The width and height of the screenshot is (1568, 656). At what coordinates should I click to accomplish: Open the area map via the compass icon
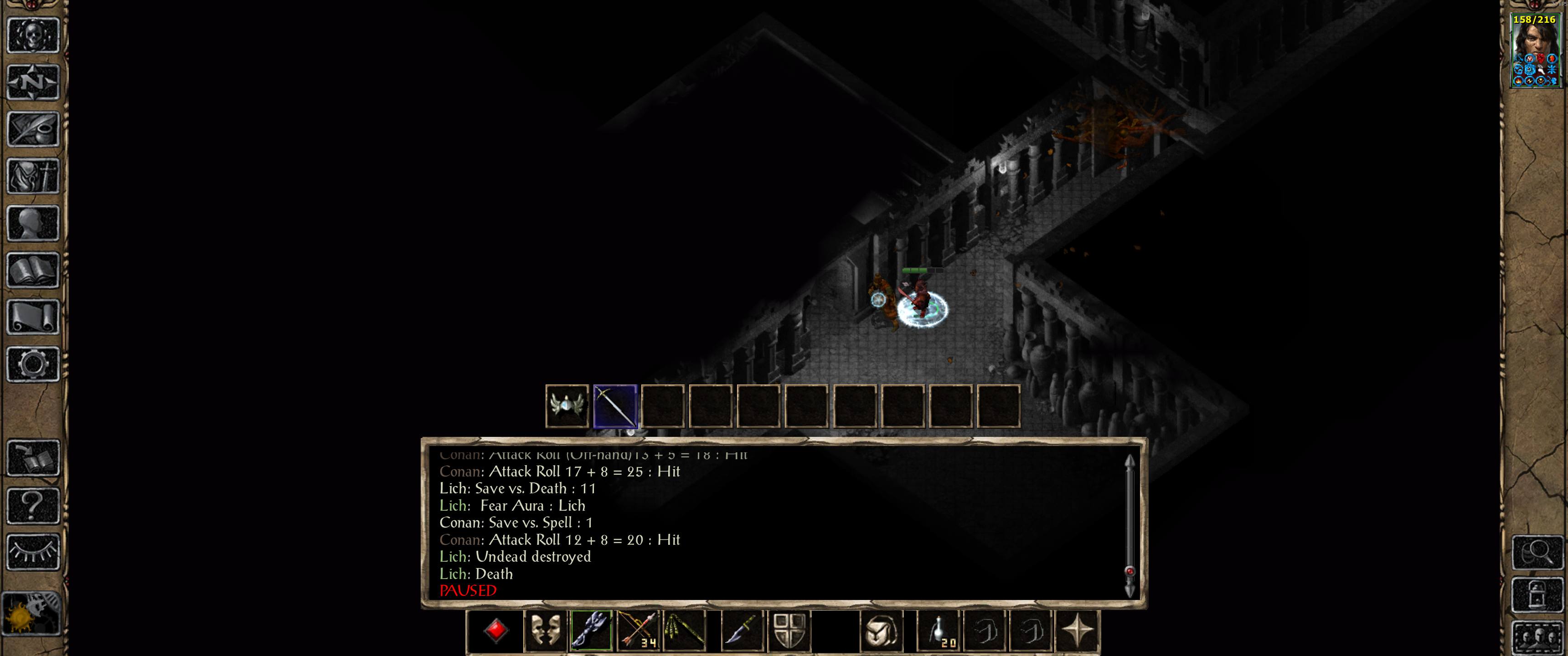pos(33,82)
